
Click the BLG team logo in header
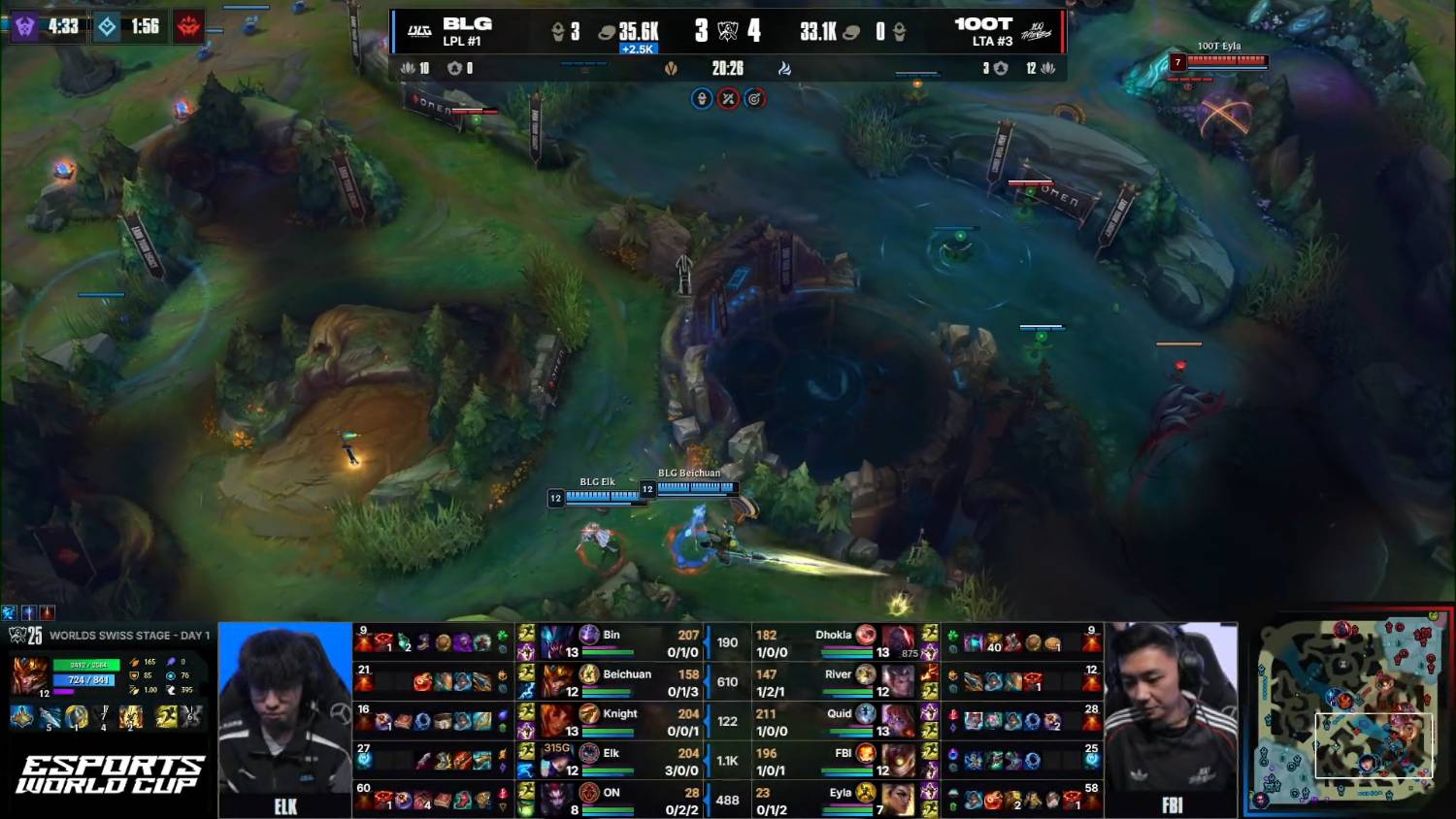[x=419, y=31]
